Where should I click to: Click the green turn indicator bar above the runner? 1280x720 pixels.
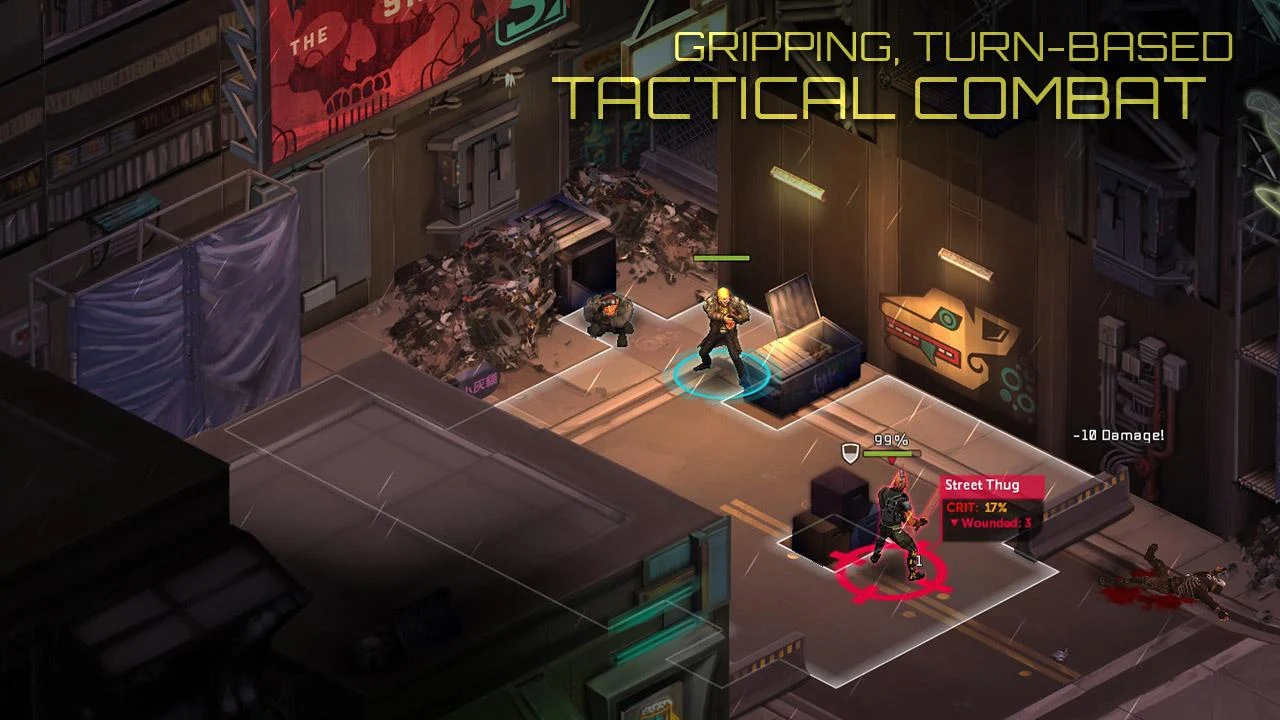tap(722, 258)
